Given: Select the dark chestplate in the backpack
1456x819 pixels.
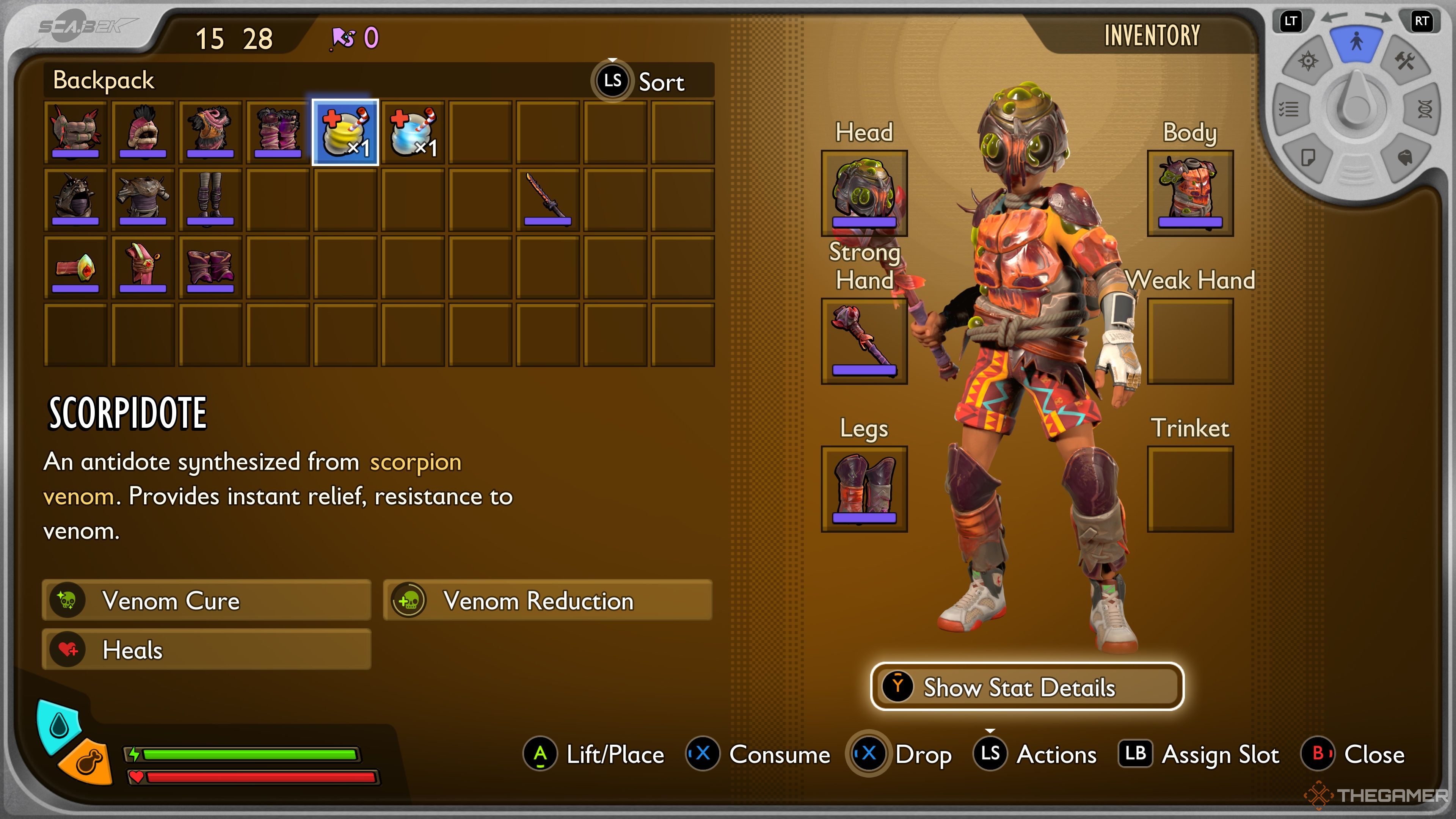Looking at the screenshot, I should click(x=143, y=199).
